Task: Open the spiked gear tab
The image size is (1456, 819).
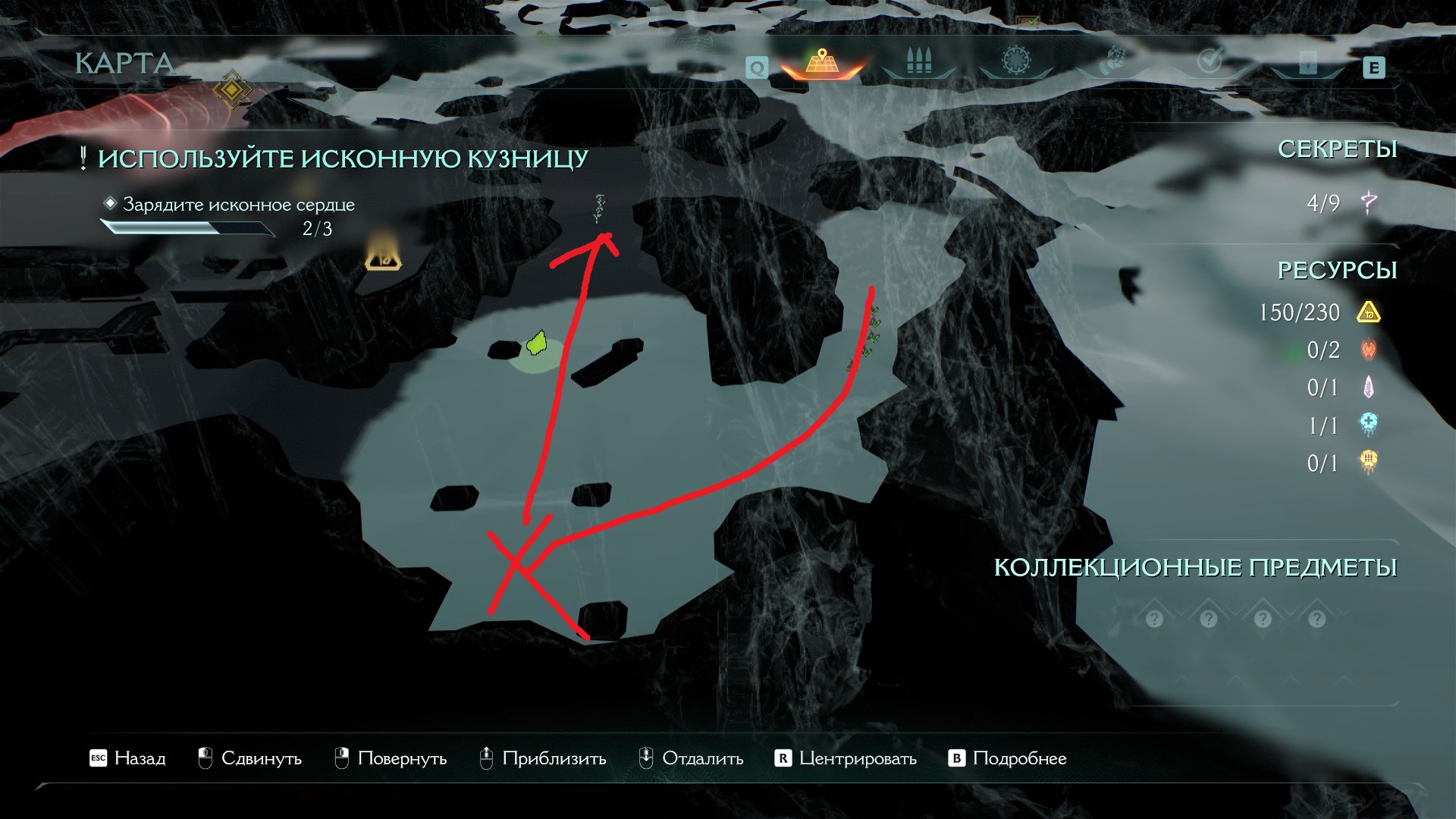Action: pos(1016,61)
